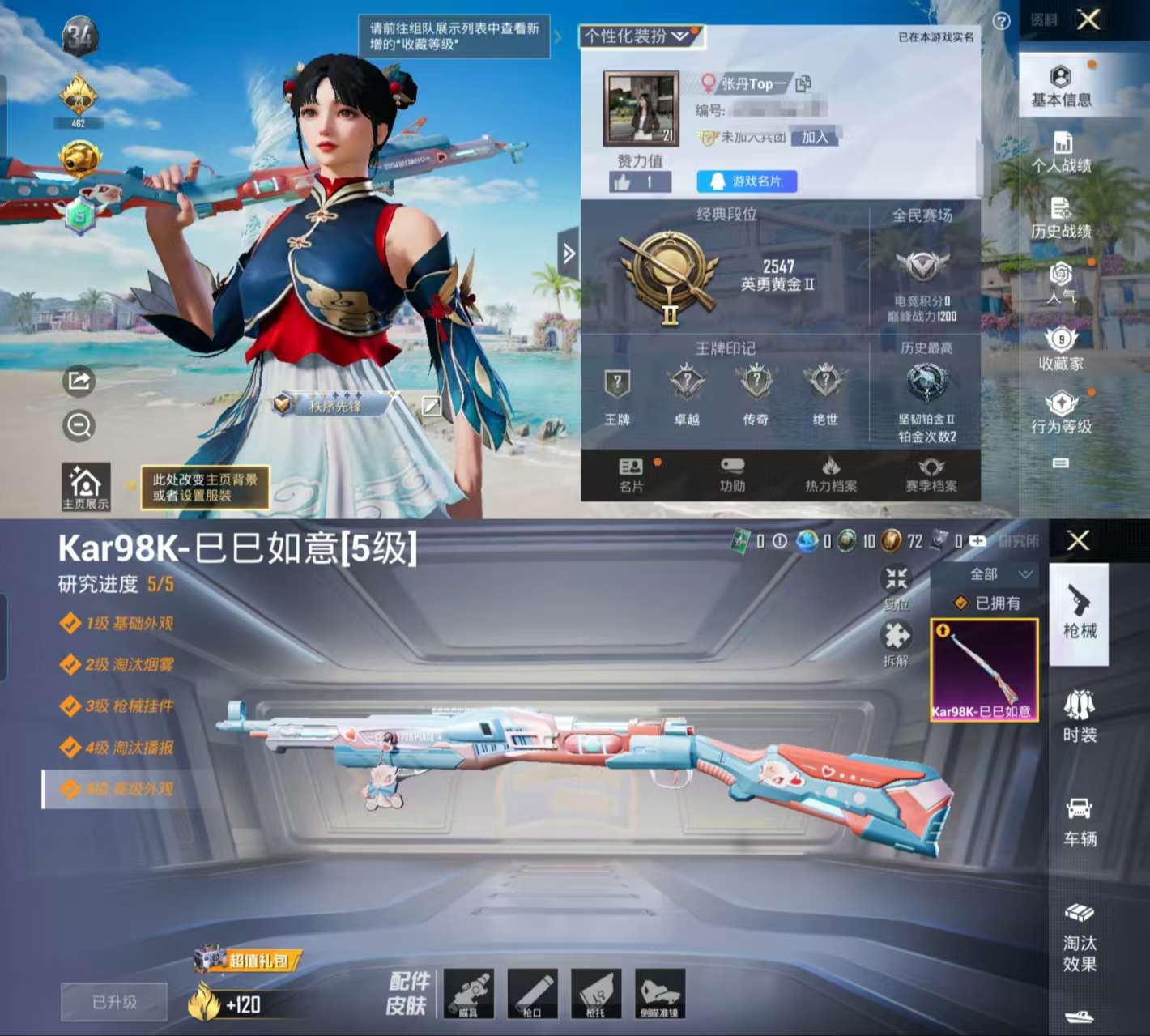Open the 历史战绩 history stats tab
Viewport: 1150px width, 1036px height.
tap(1062, 221)
